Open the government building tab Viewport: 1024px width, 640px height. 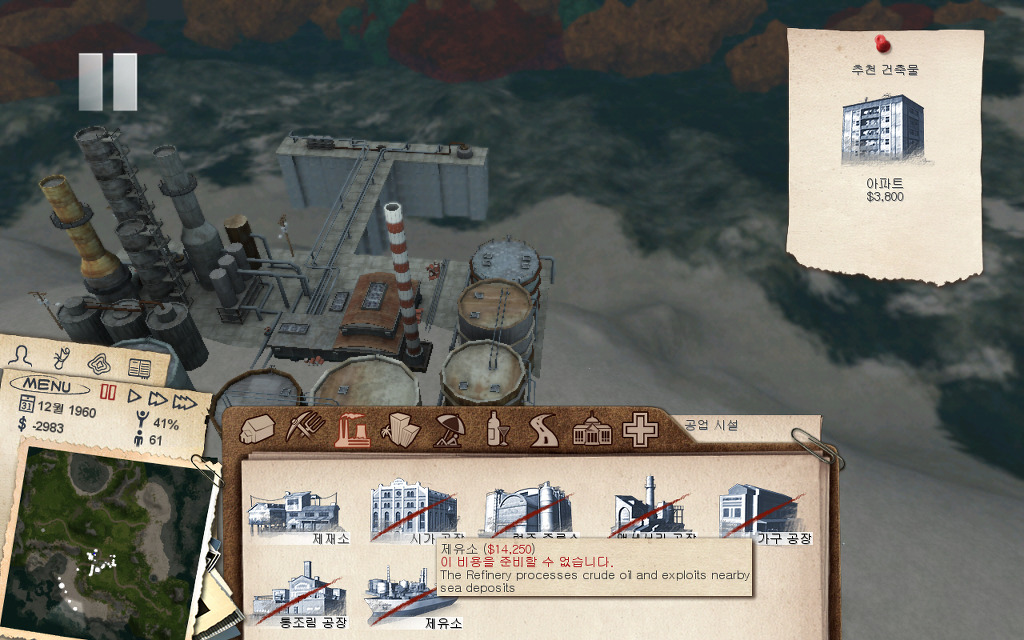(592, 431)
